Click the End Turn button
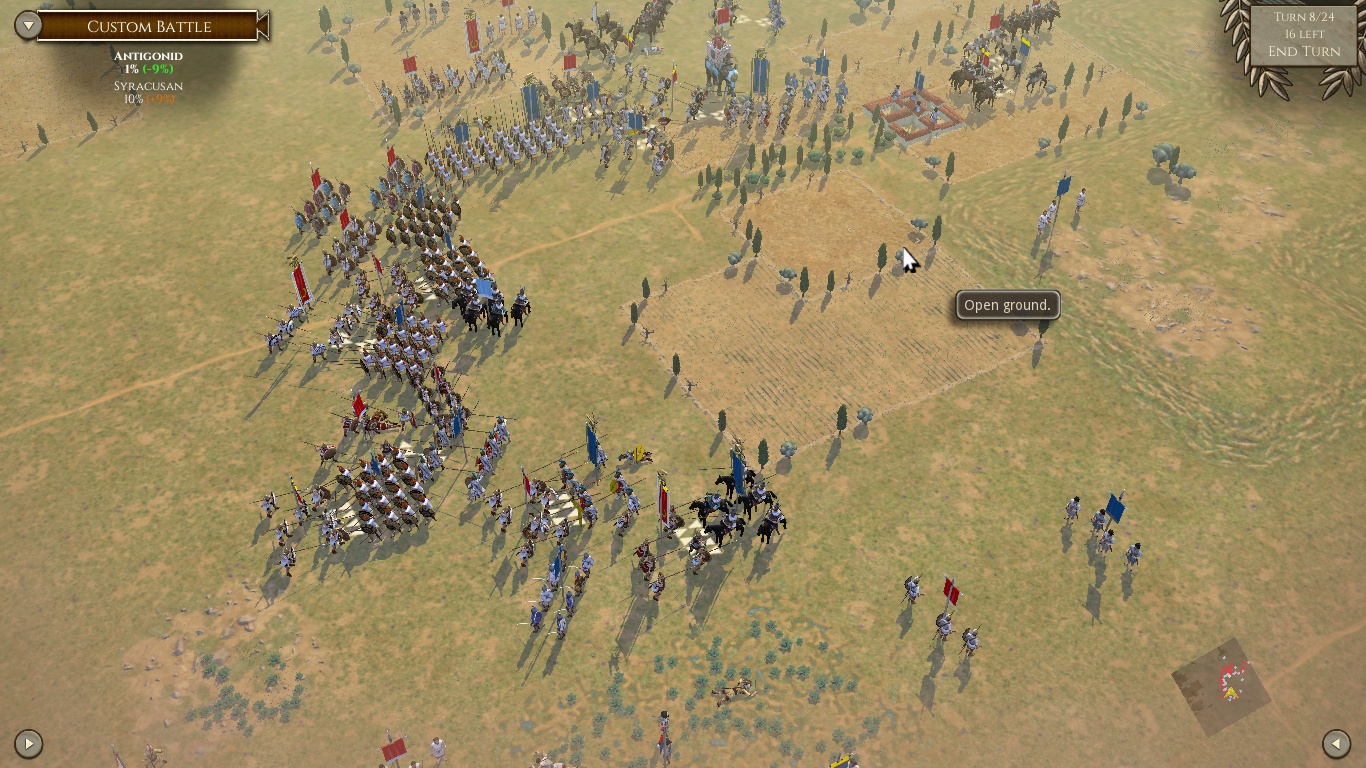Image resolution: width=1366 pixels, height=768 pixels. coord(1304,51)
